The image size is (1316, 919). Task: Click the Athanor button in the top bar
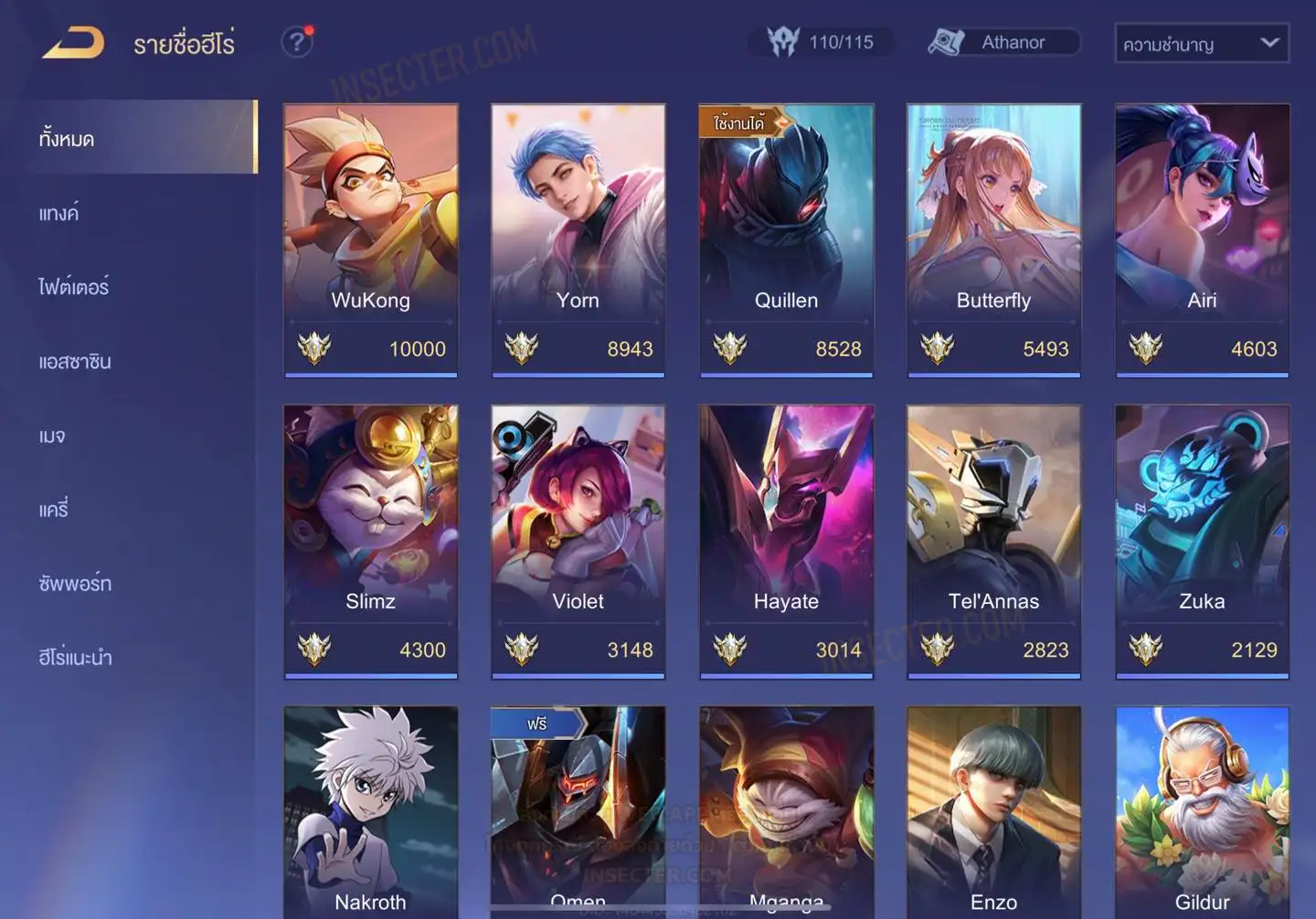coord(1003,42)
